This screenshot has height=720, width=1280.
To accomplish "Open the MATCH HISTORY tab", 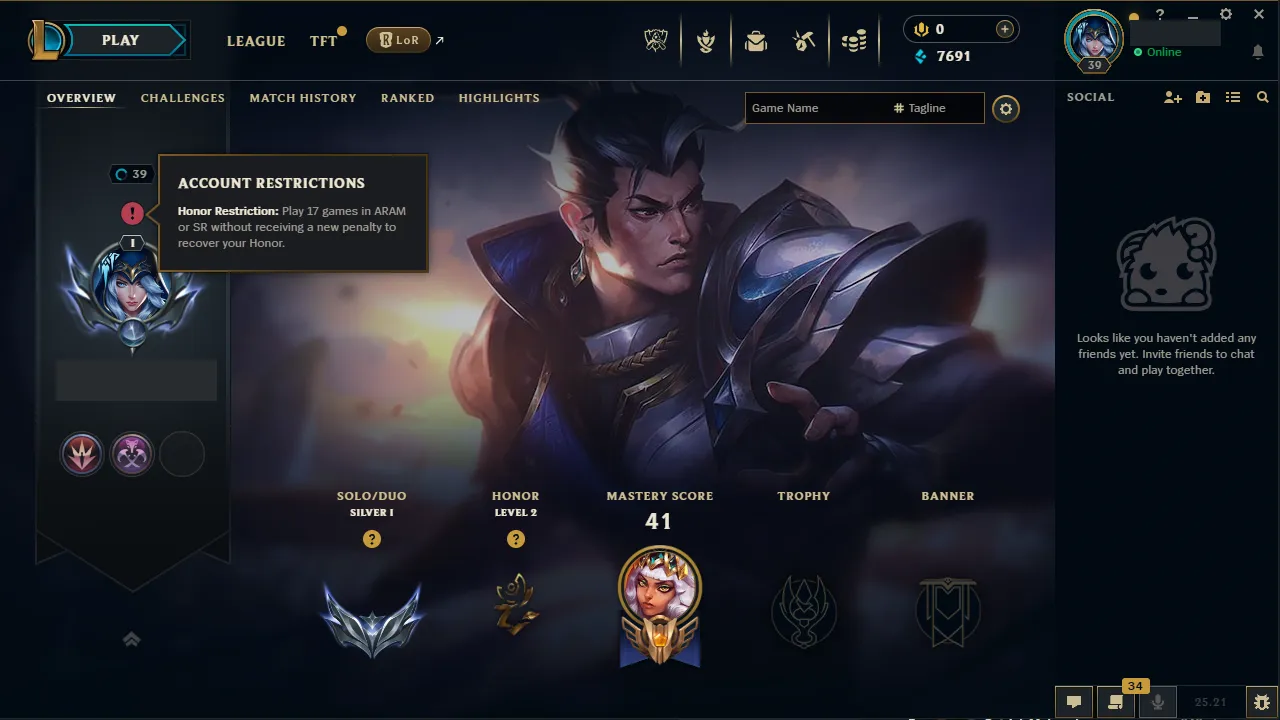I will pyautogui.click(x=303, y=98).
